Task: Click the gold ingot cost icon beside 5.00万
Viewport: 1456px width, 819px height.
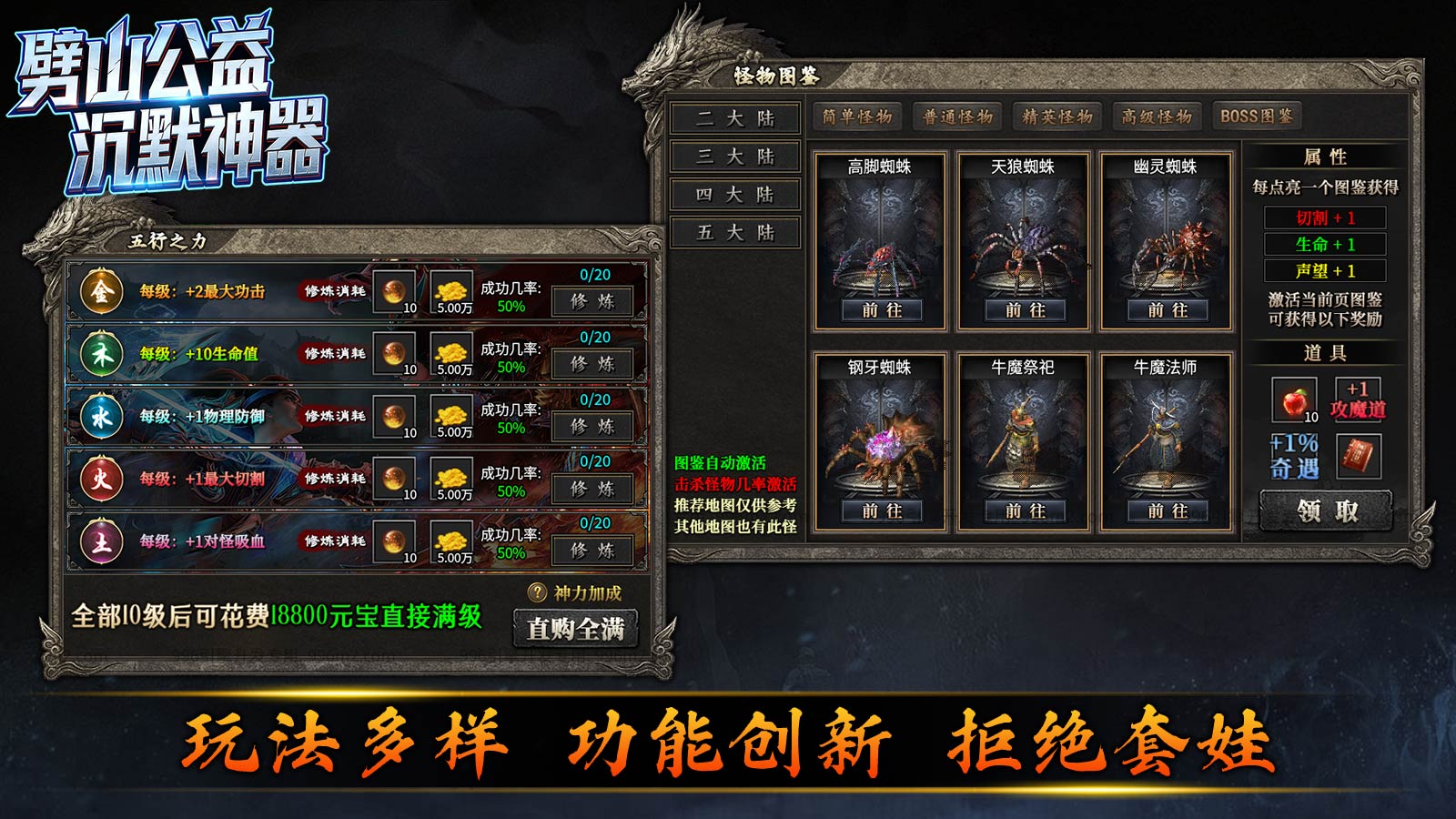Action: coord(450,292)
